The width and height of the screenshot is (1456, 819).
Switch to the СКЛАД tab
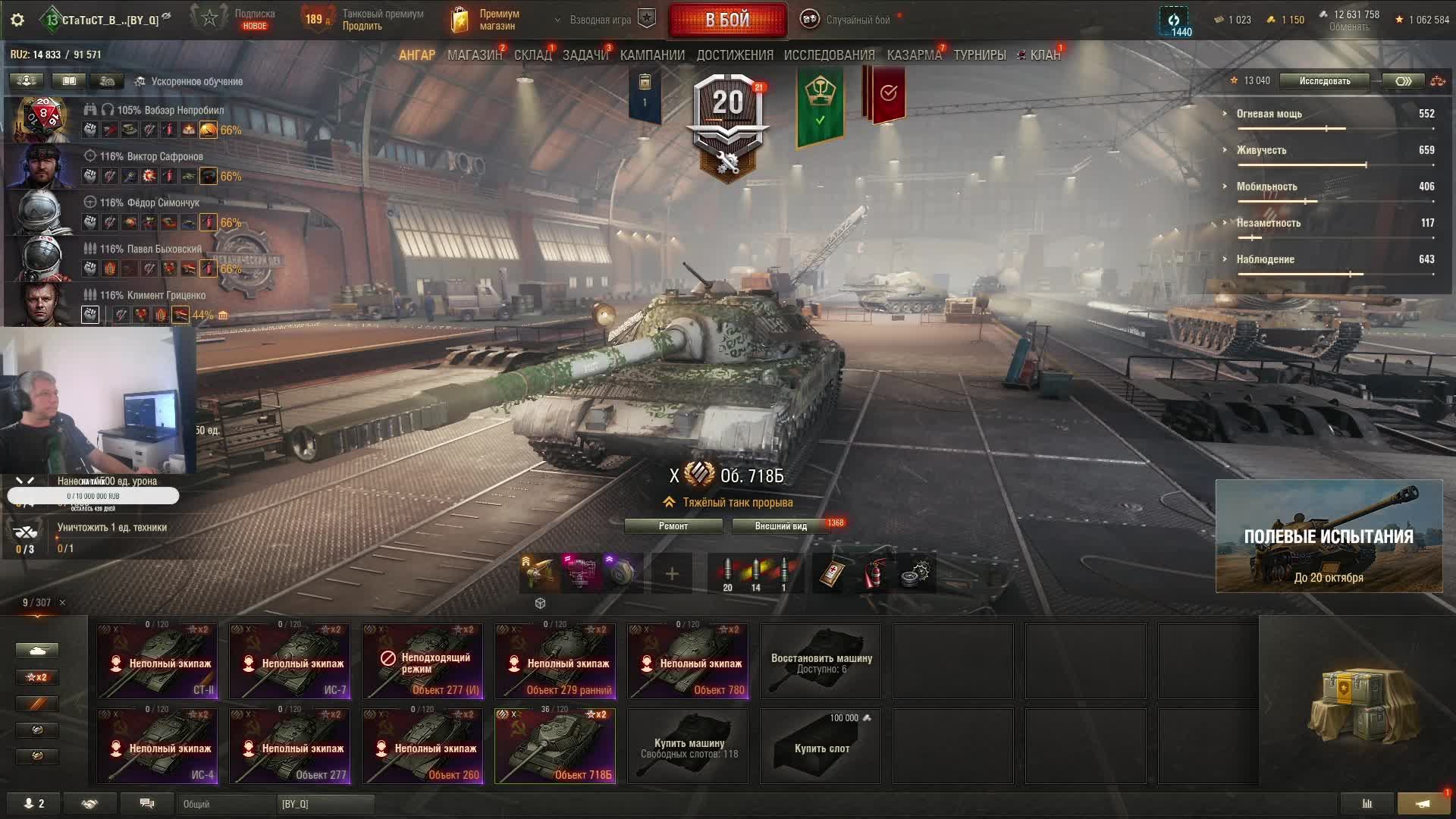tap(532, 55)
